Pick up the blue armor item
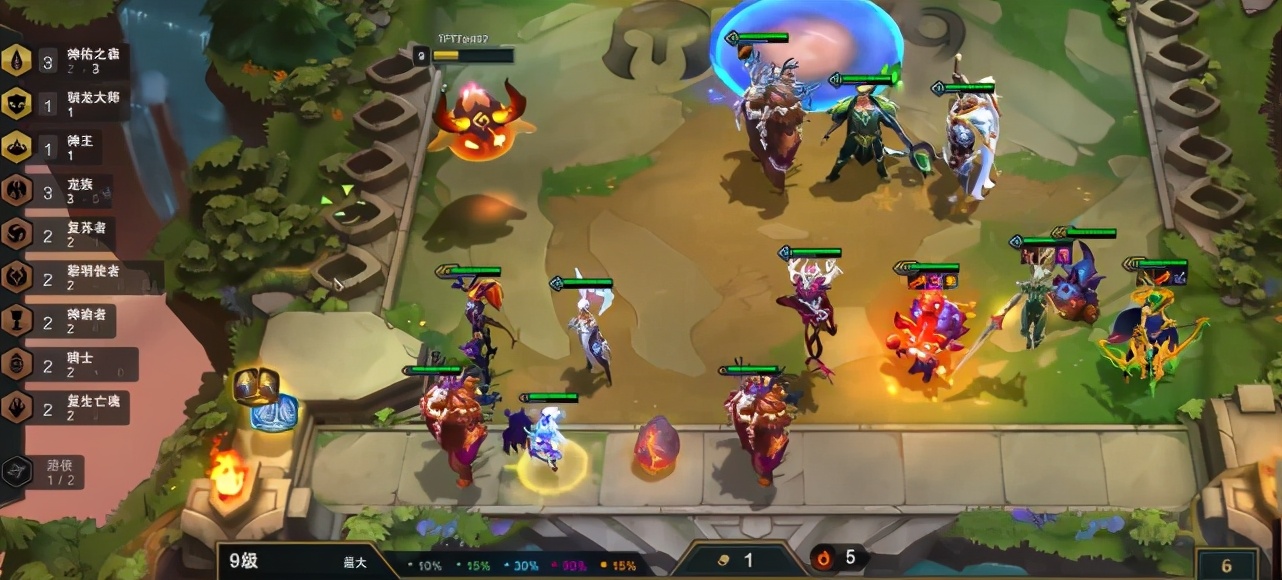This screenshot has height=580, width=1282. point(273,412)
